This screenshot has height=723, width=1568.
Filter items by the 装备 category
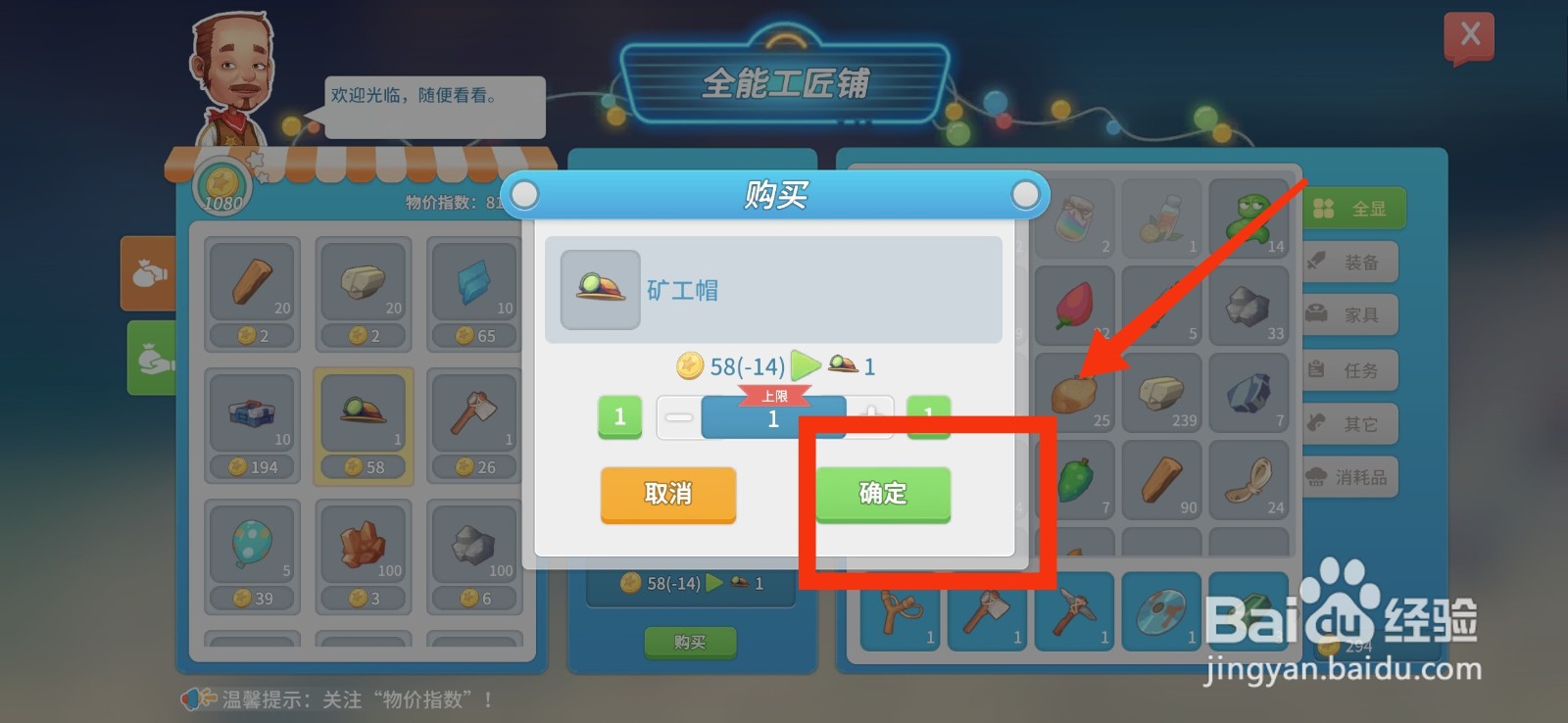point(1350,261)
